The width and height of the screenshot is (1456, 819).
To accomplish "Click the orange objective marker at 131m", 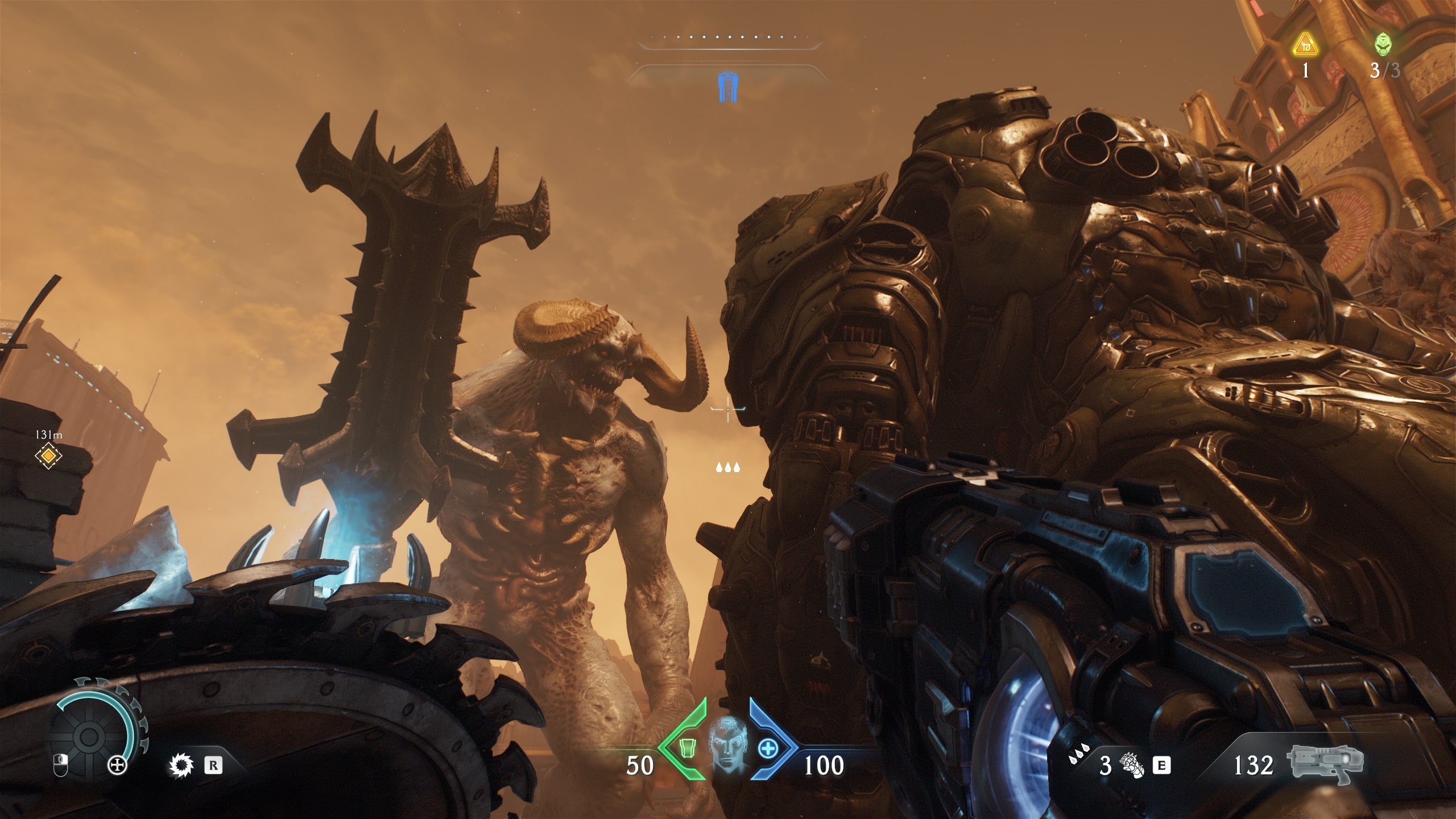I will [x=48, y=456].
